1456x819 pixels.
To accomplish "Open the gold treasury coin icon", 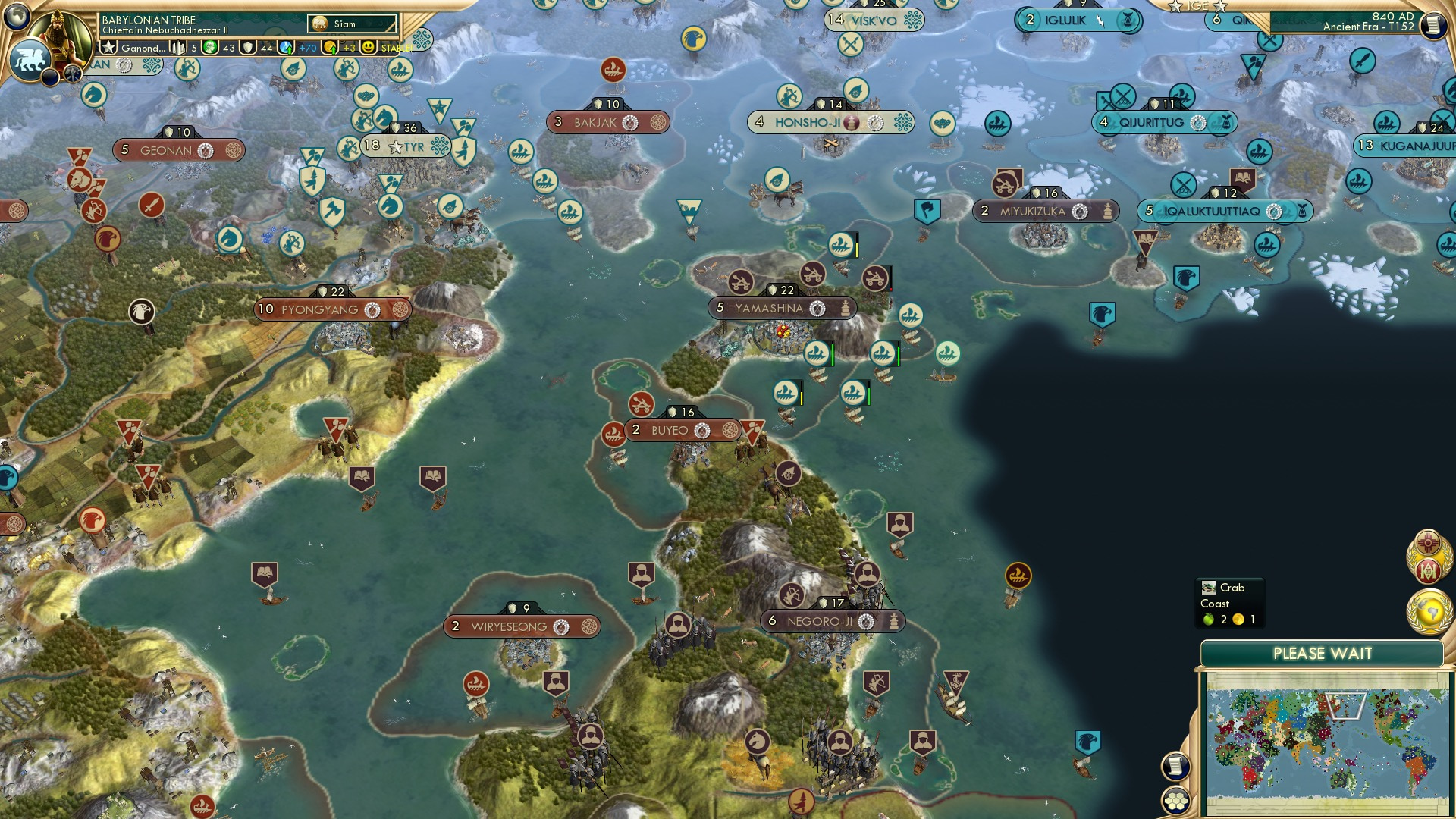I will point(330,48).
